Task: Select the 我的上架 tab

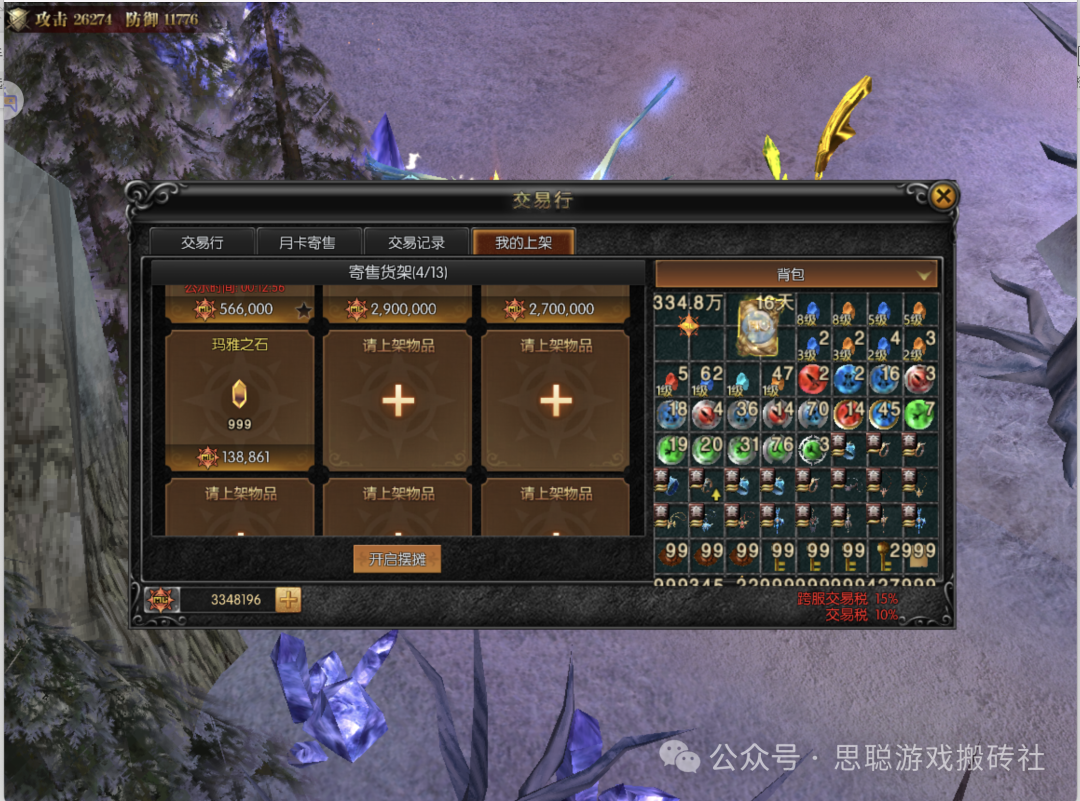Action: [x=523, y=242]
